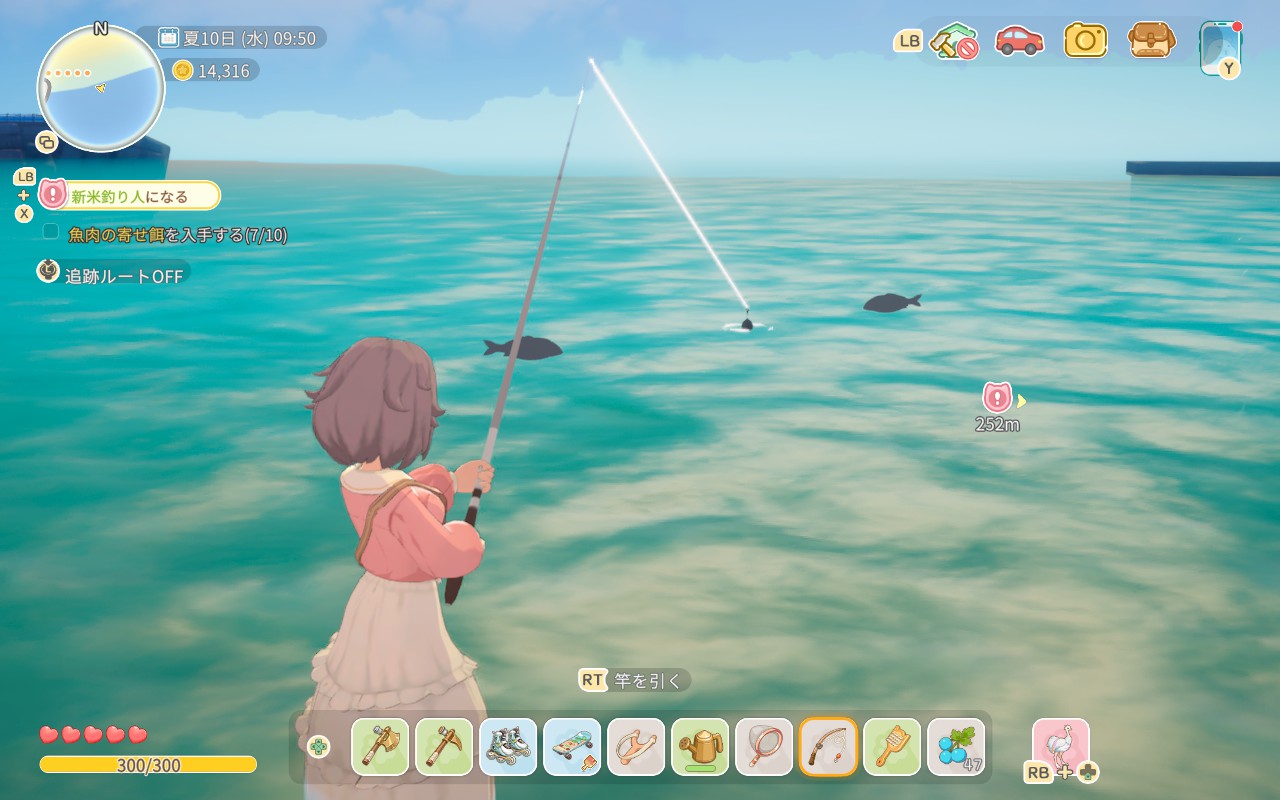This screenshot has height=800, width=1280.
Task: Select the blueberries stack slot
Action: tap(956, 747)
